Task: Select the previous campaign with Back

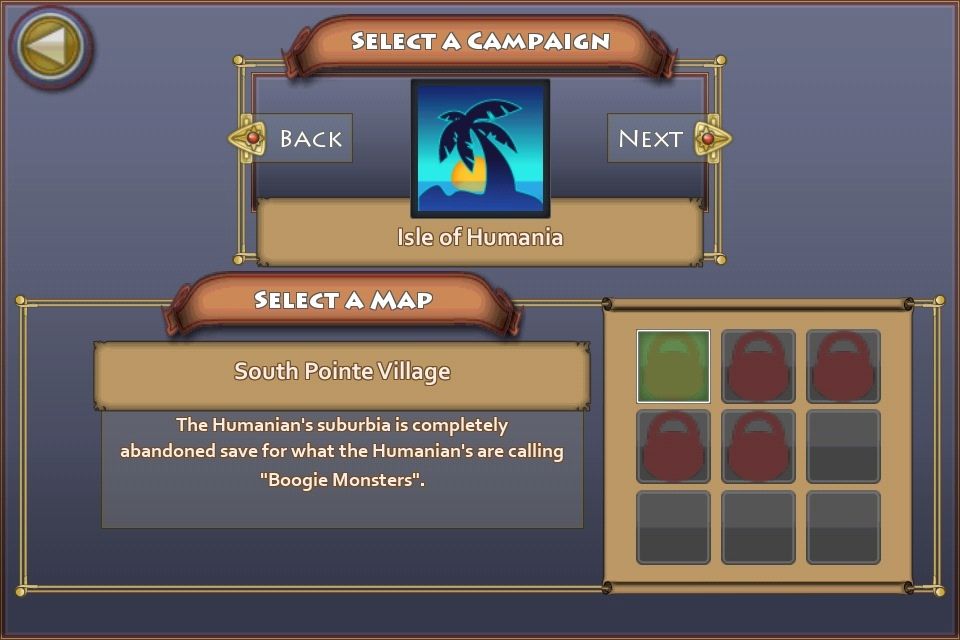Action: 296,139
